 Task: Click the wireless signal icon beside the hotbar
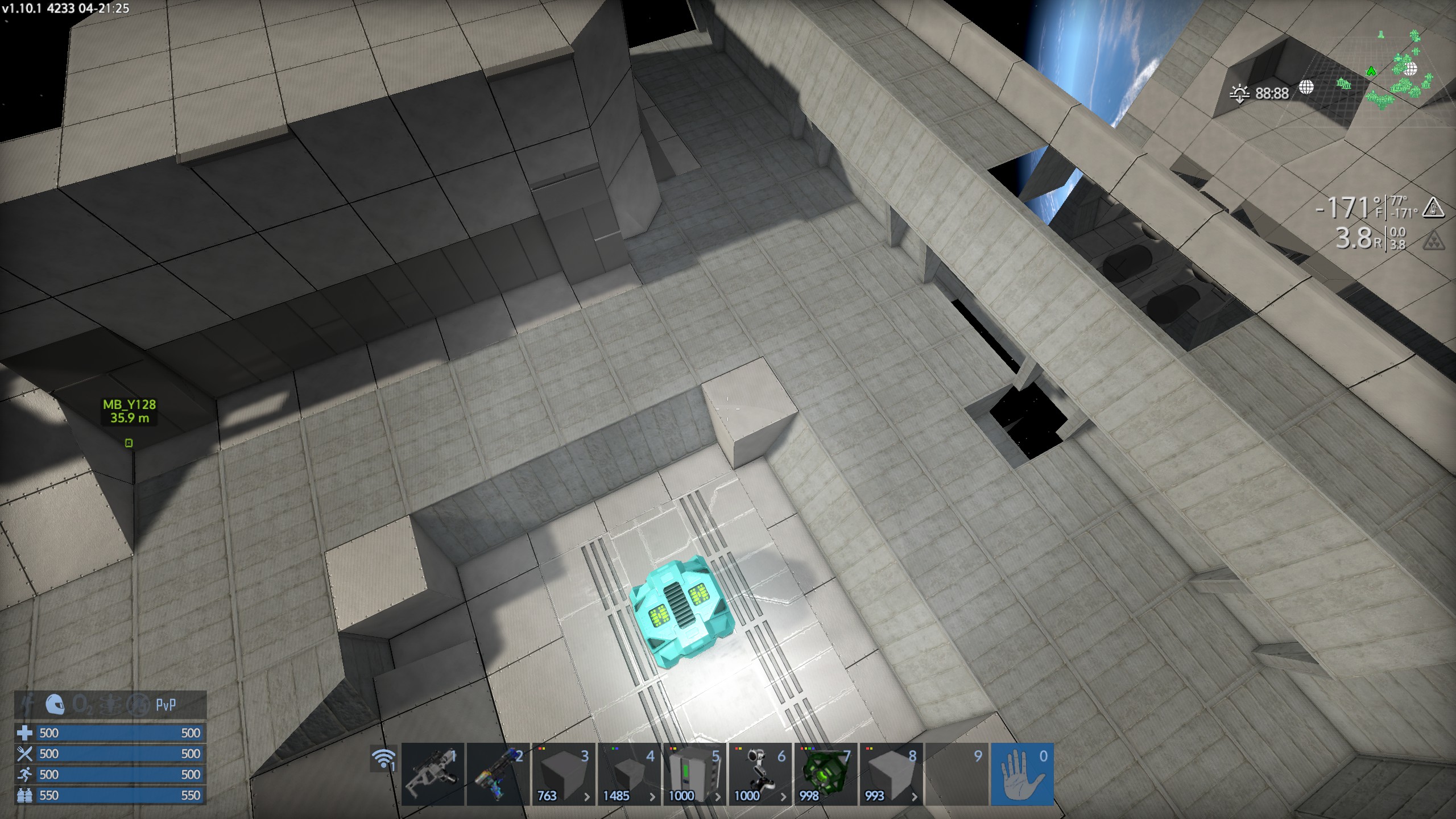pyautogui.click(x=383, y=759)
